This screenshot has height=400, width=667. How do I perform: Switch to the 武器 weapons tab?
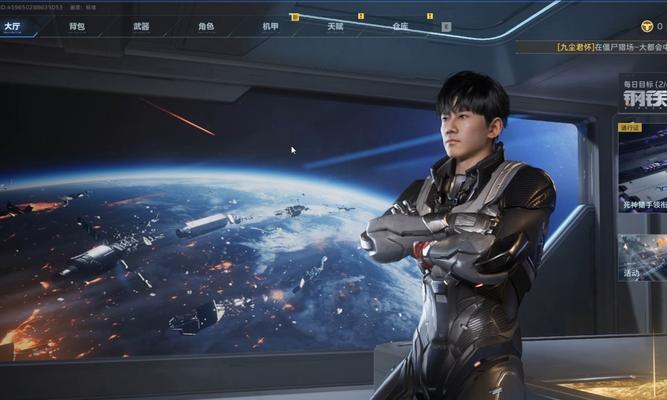(141, 26)
